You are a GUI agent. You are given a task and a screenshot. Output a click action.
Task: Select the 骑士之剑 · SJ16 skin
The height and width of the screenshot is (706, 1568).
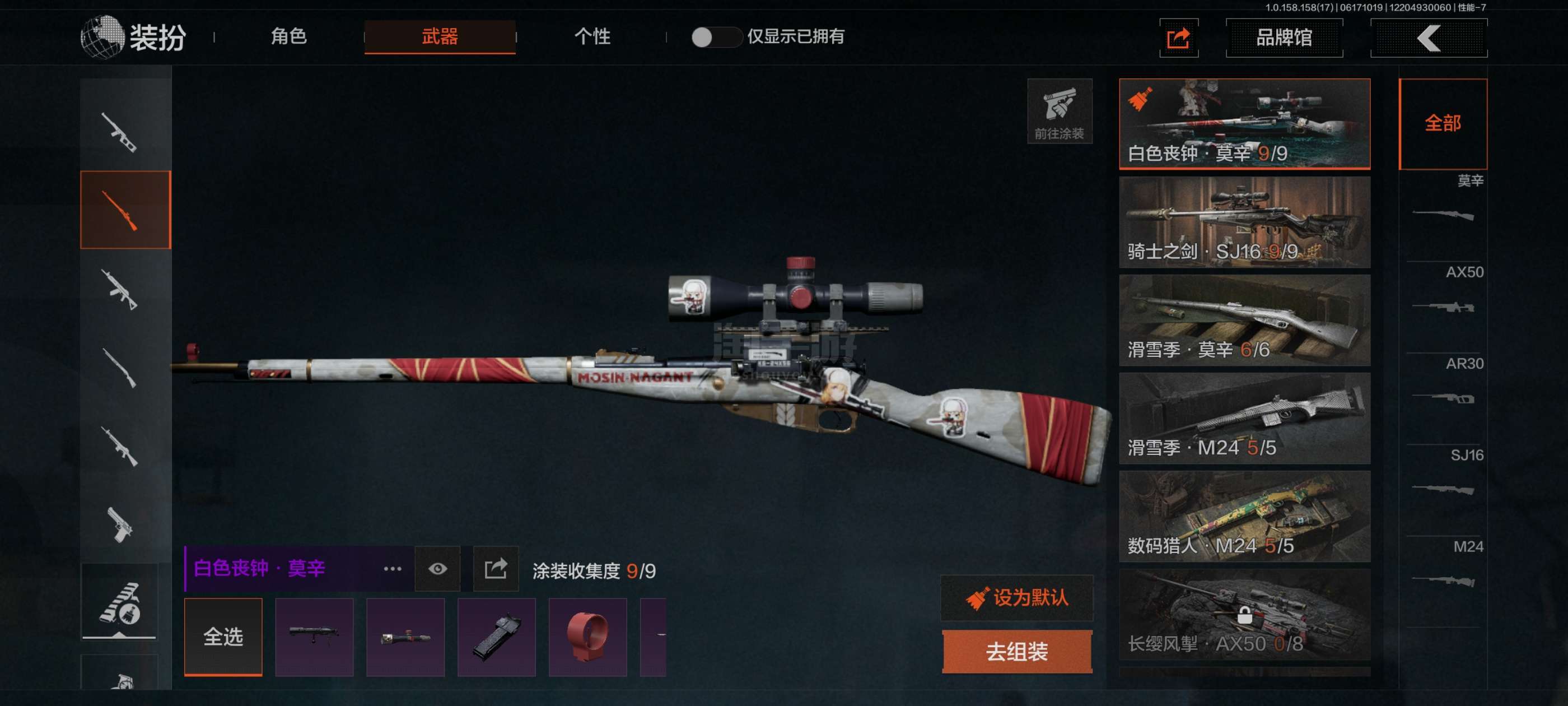click(1244, 222)
